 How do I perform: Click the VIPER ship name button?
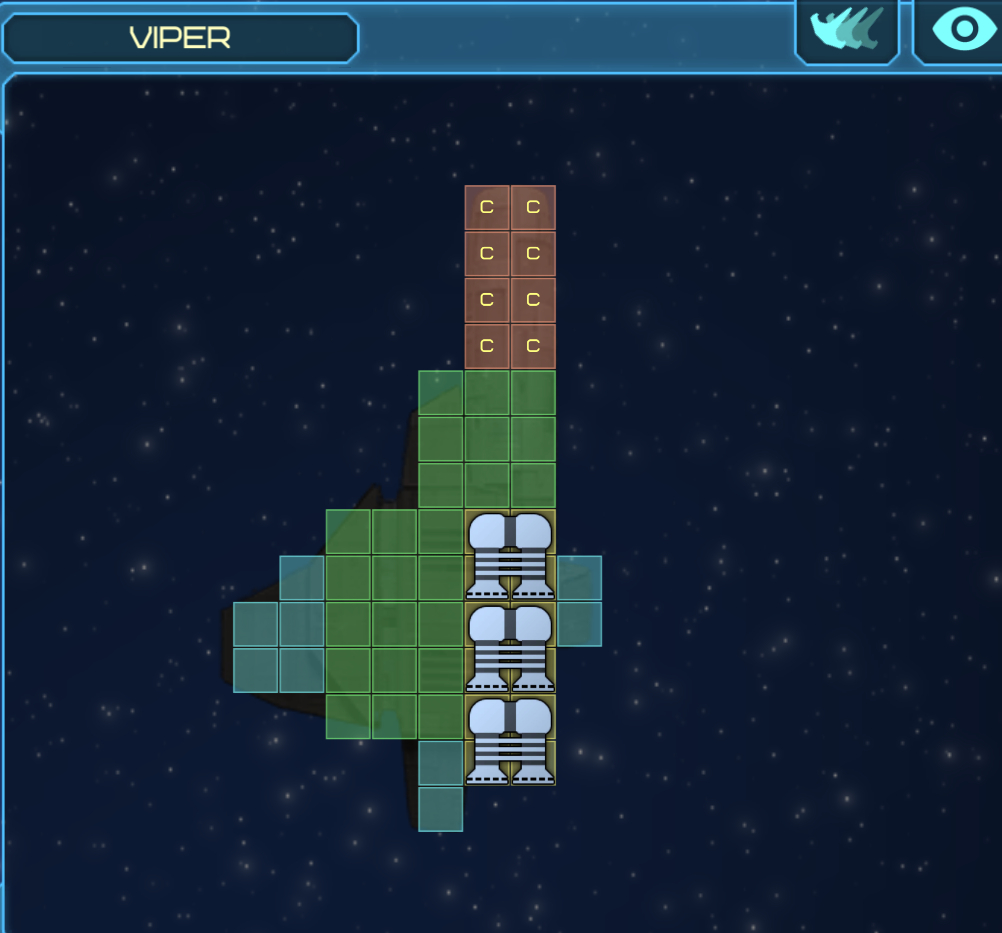(180, 38)
